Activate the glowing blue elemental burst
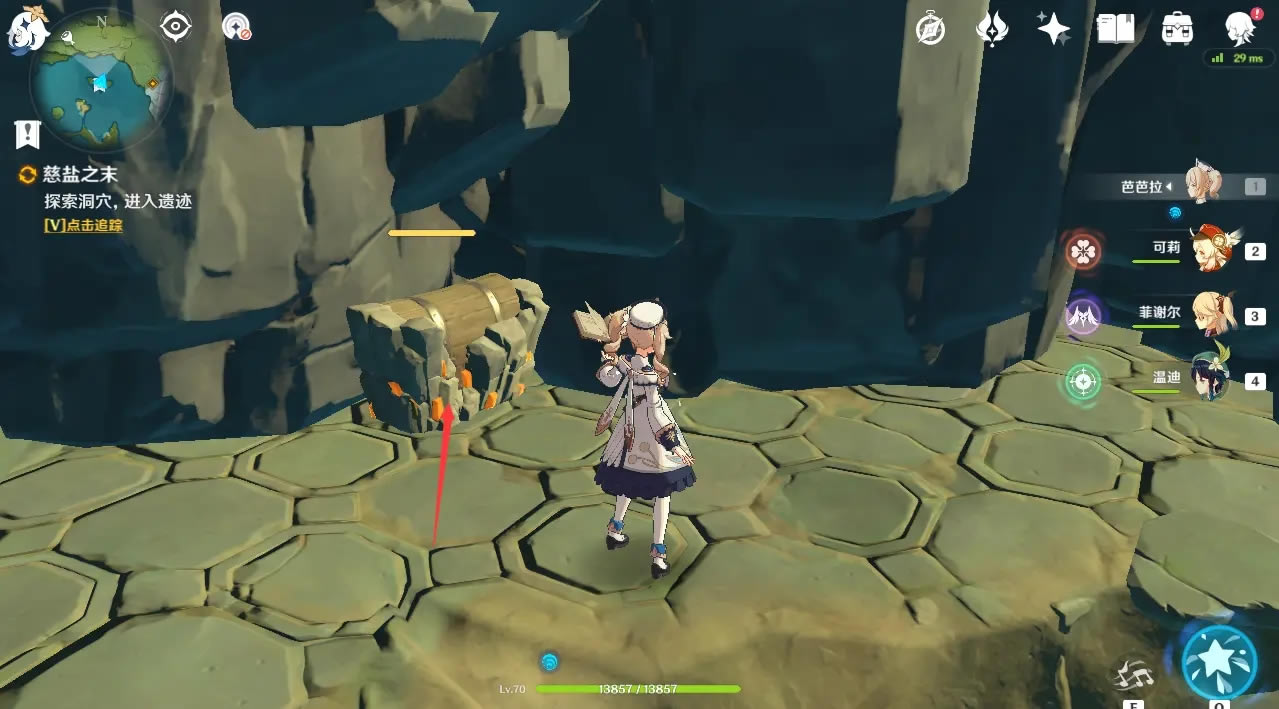This screenshot has height=709, width=1279. click(x=1219, y=662)
